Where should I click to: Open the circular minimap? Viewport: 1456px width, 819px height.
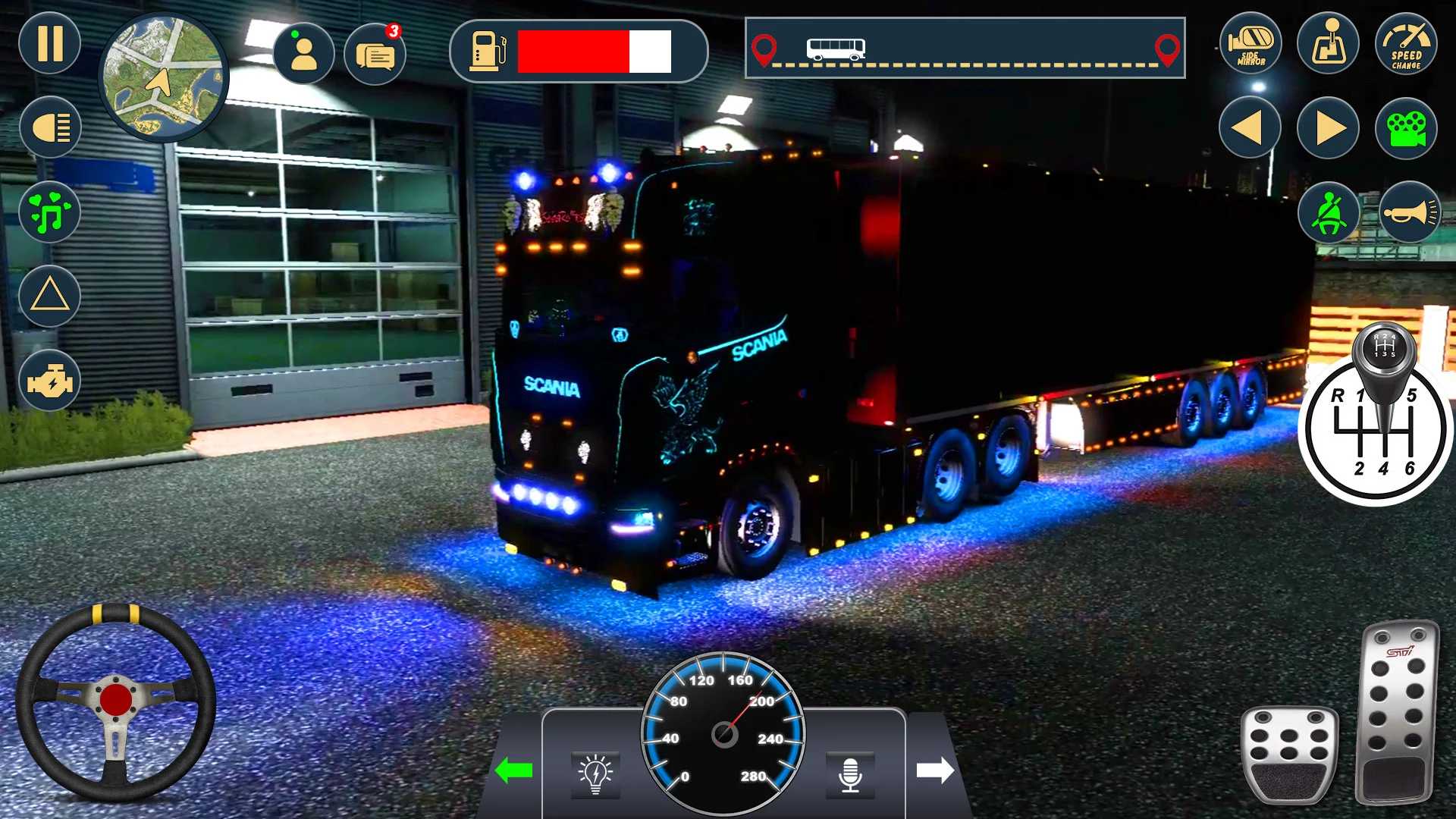164,78
